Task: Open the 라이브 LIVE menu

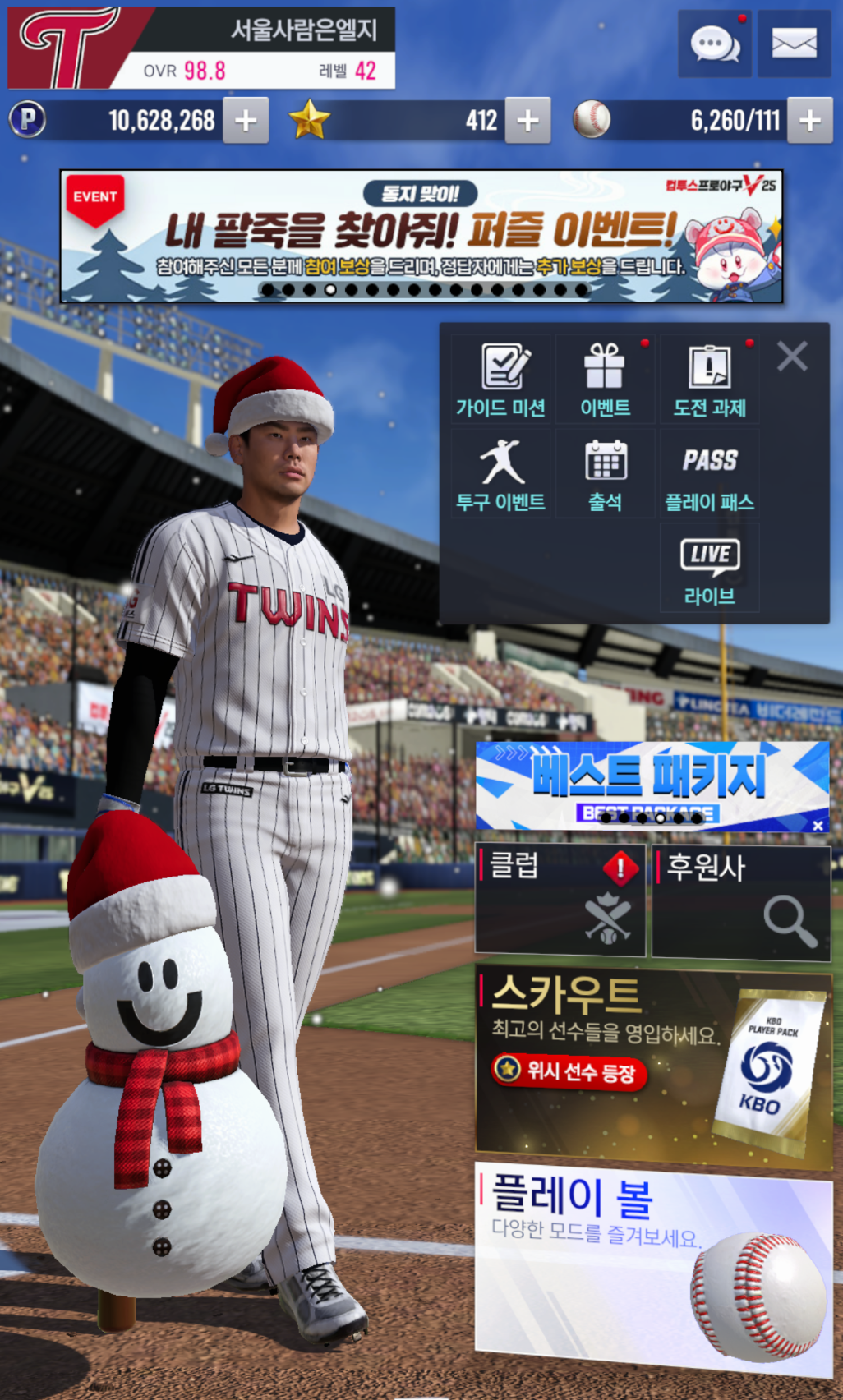Action: pos(709,569)
